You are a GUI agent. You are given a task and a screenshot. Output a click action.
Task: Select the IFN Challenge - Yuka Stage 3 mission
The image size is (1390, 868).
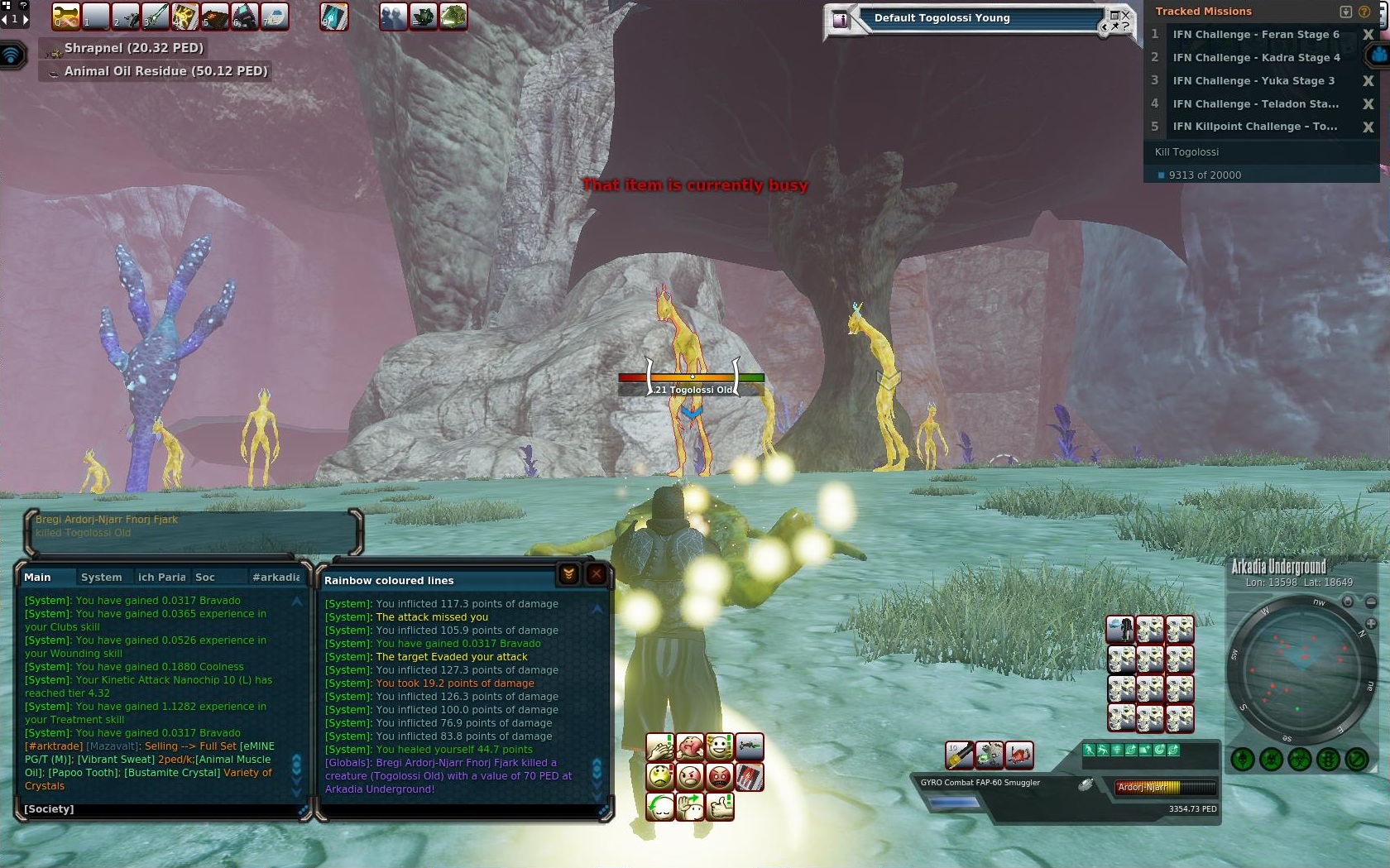pos(1253,80)
